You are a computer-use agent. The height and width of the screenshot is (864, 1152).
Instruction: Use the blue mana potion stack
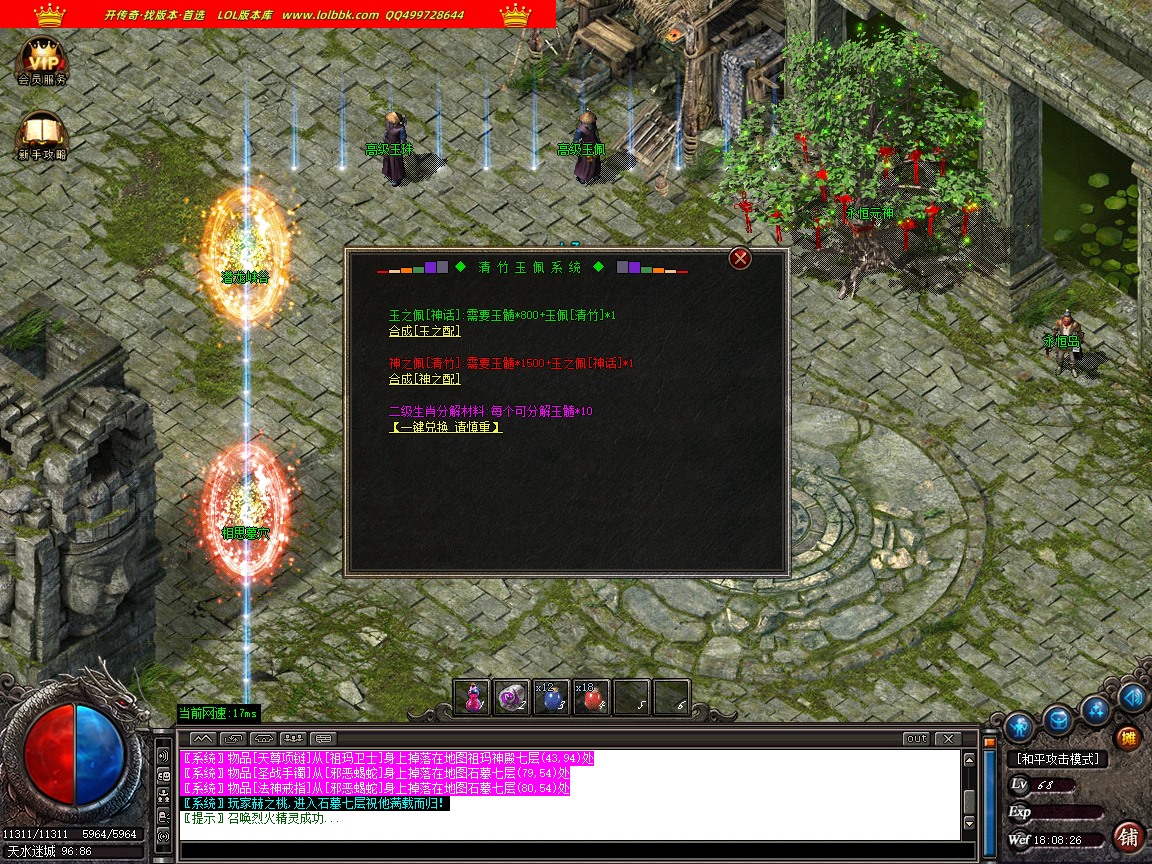(550, 698)
